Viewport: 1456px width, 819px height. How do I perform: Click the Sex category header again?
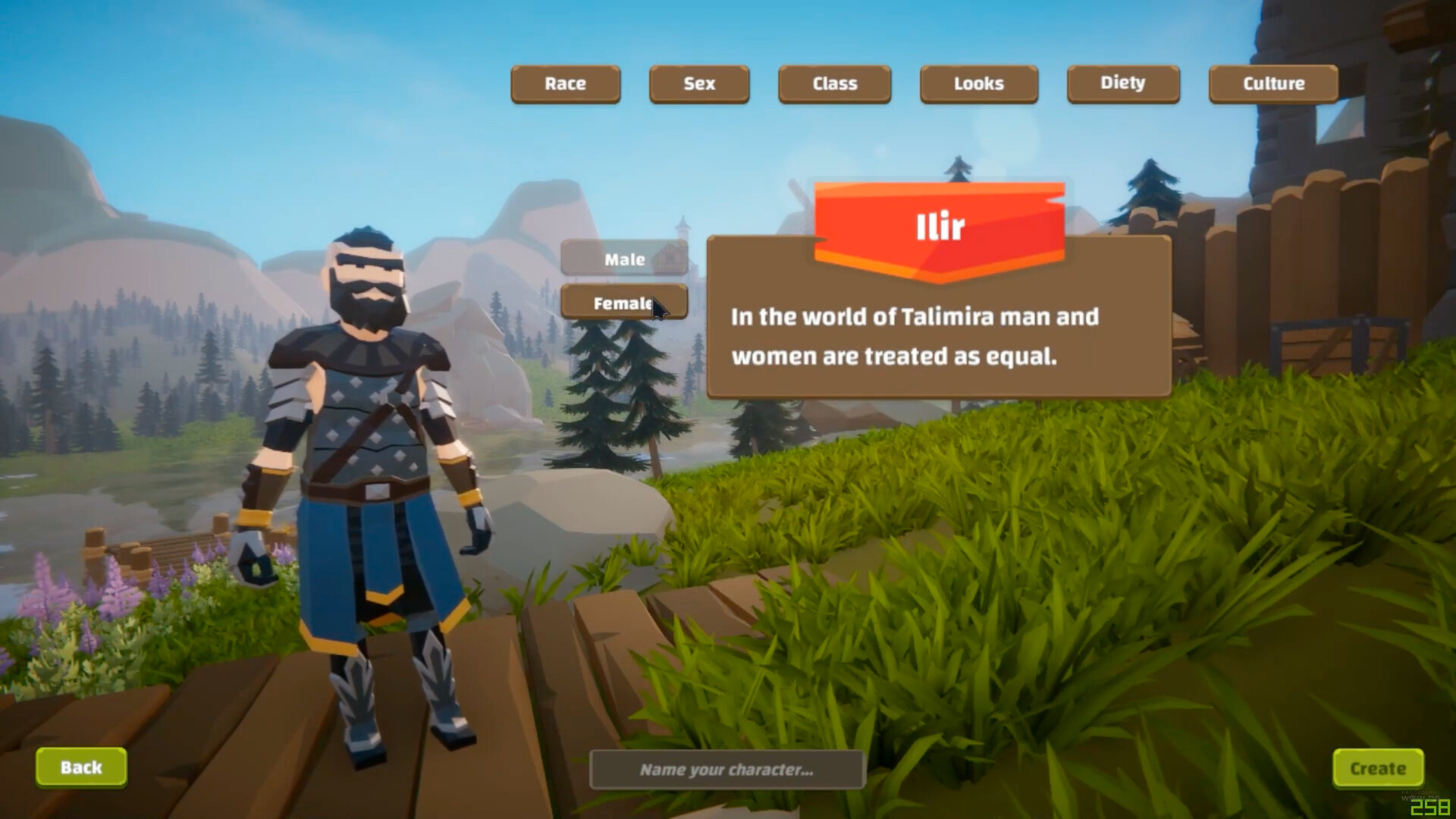pyautogui.click(x=698, y=84)
